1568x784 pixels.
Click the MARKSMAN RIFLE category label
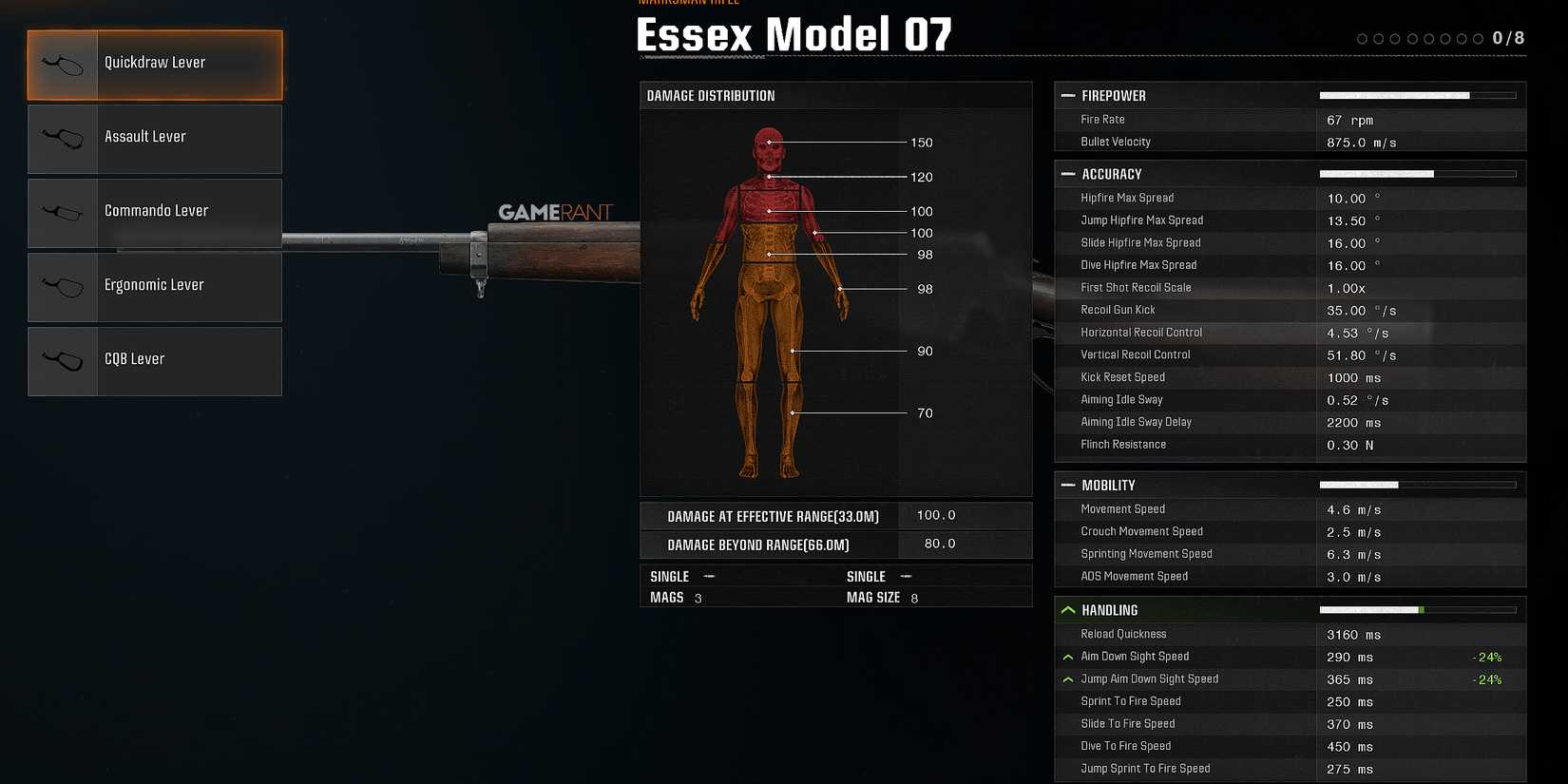coord(690,4)
